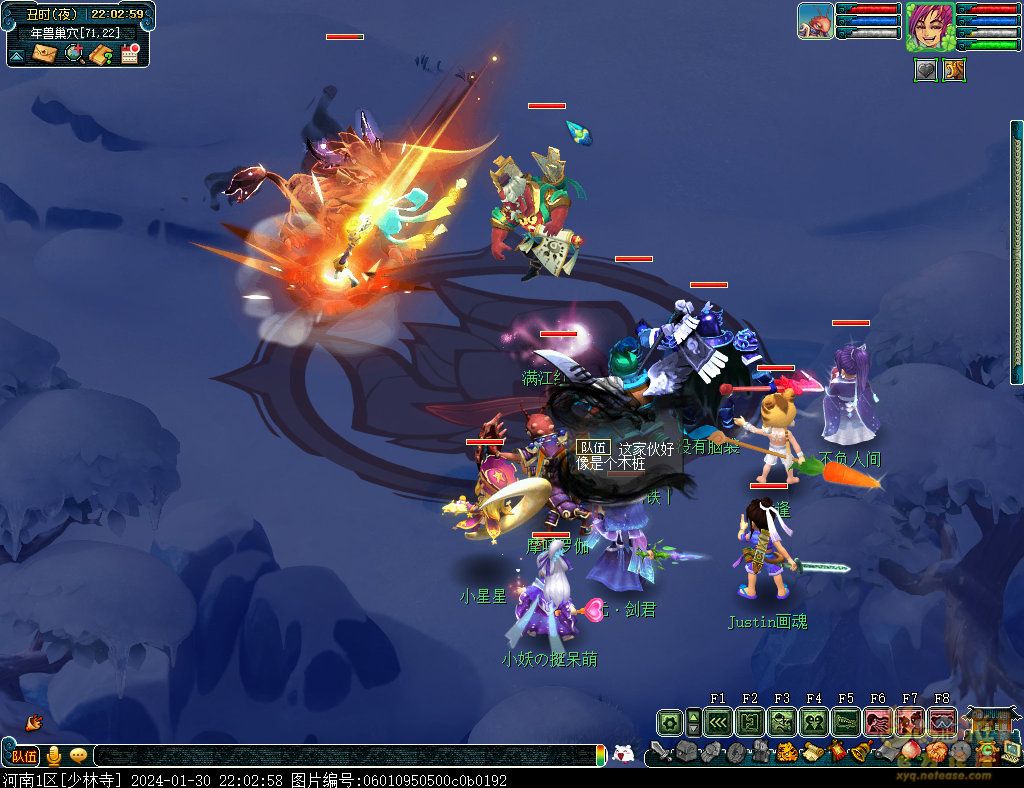Viewport: 1024px width, 788px height.
Task: Open the mail envelope icon
Action: coord(44,54)
